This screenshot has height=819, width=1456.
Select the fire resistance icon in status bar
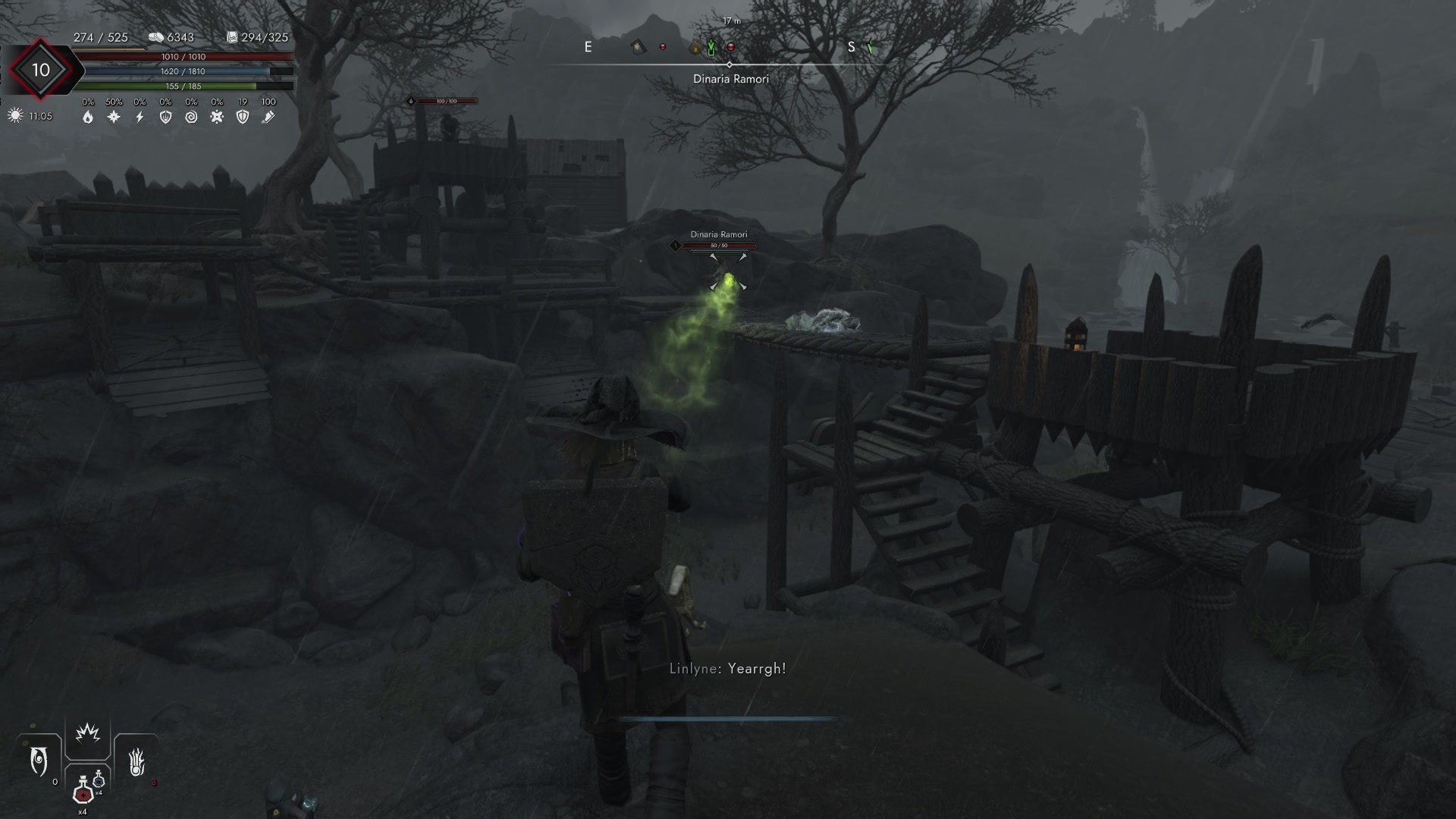(88, 117)
